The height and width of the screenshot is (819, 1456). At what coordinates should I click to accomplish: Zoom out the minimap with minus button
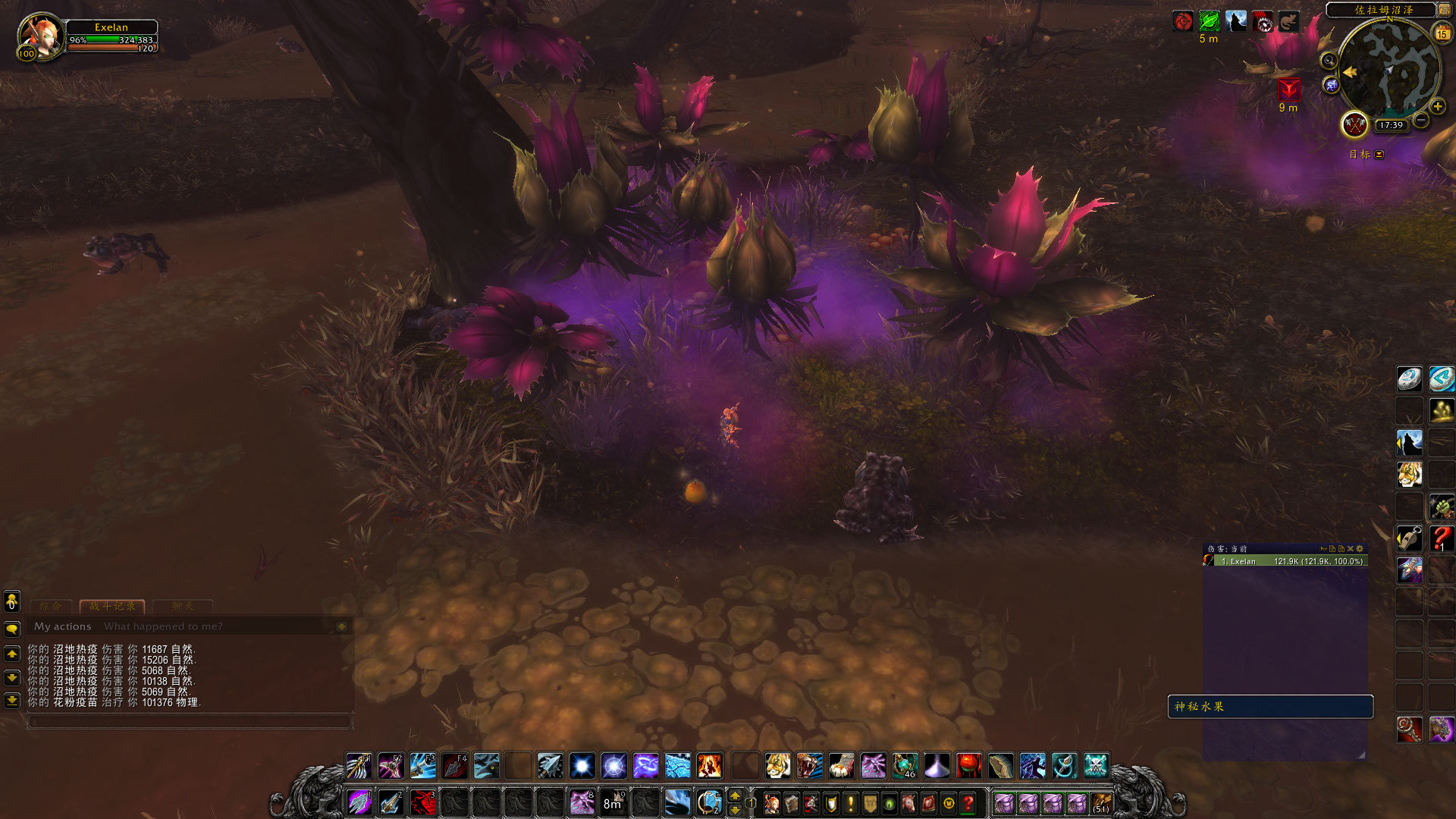click(1421, 120)
